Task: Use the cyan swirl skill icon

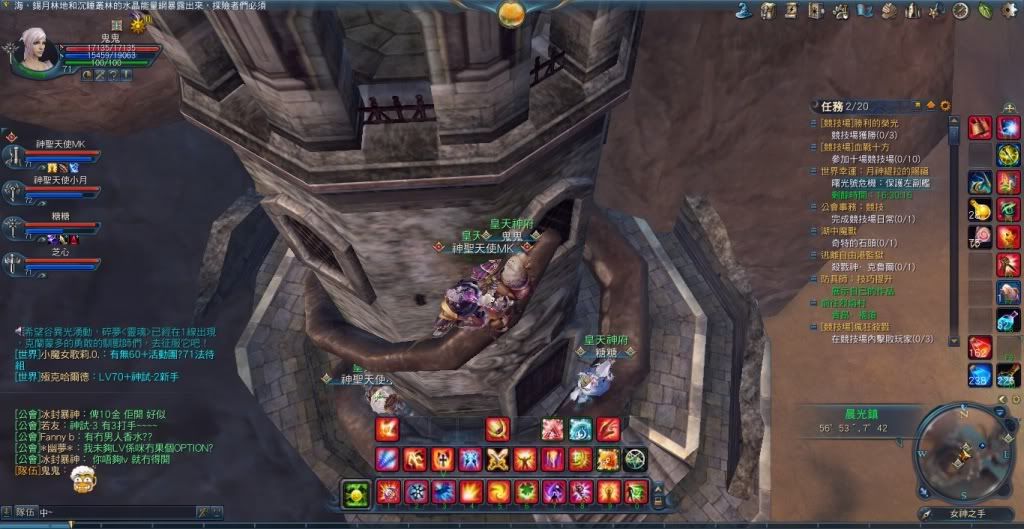Action: point(581,429)
